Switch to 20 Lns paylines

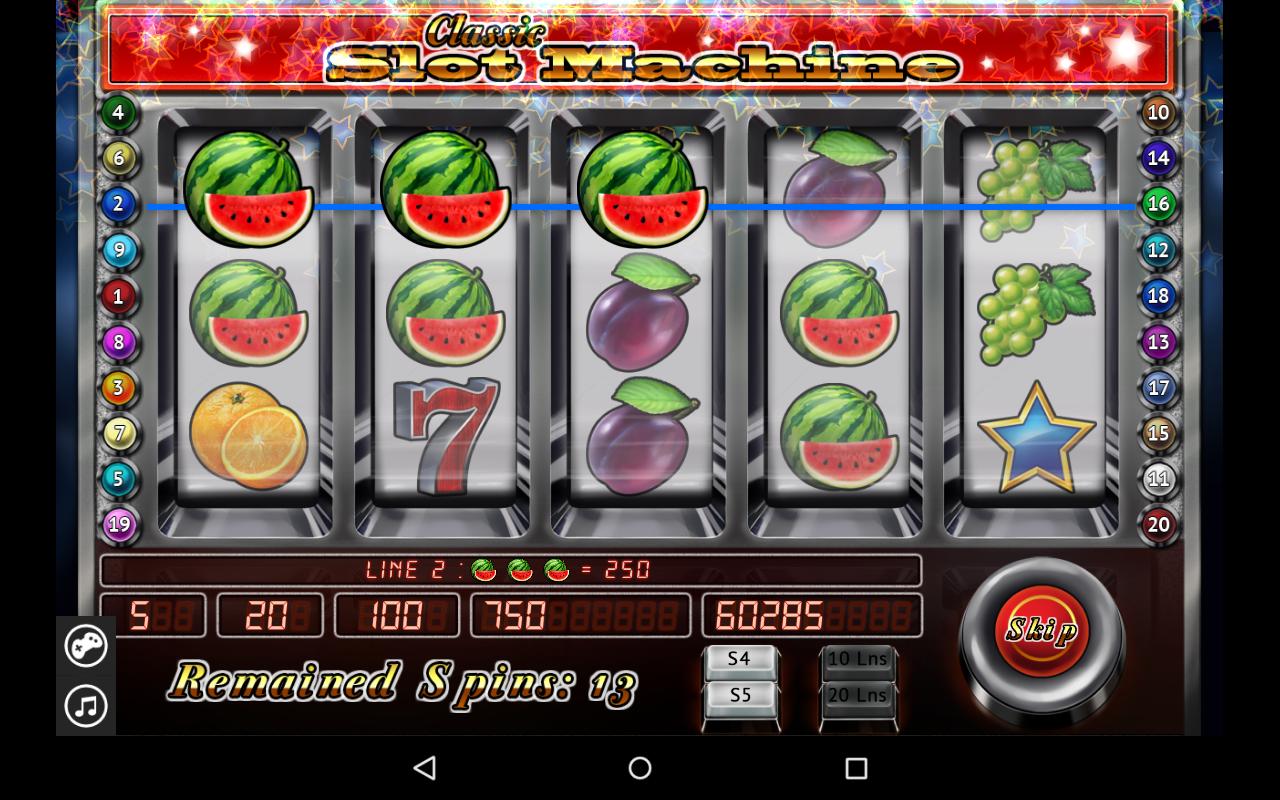(x=858, y=696)
